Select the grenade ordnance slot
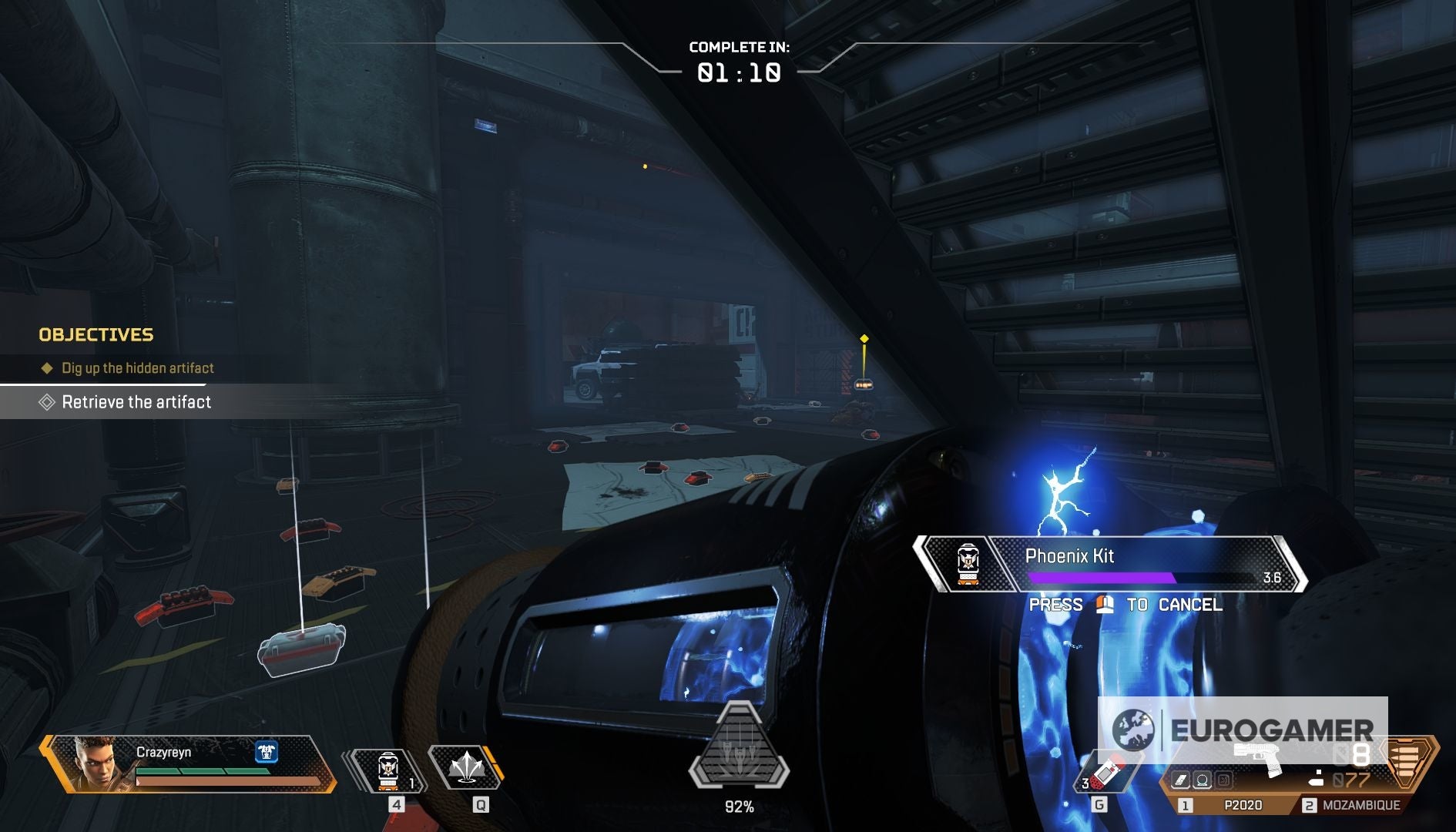1456x832 pixels. [x=1105, y=774]
